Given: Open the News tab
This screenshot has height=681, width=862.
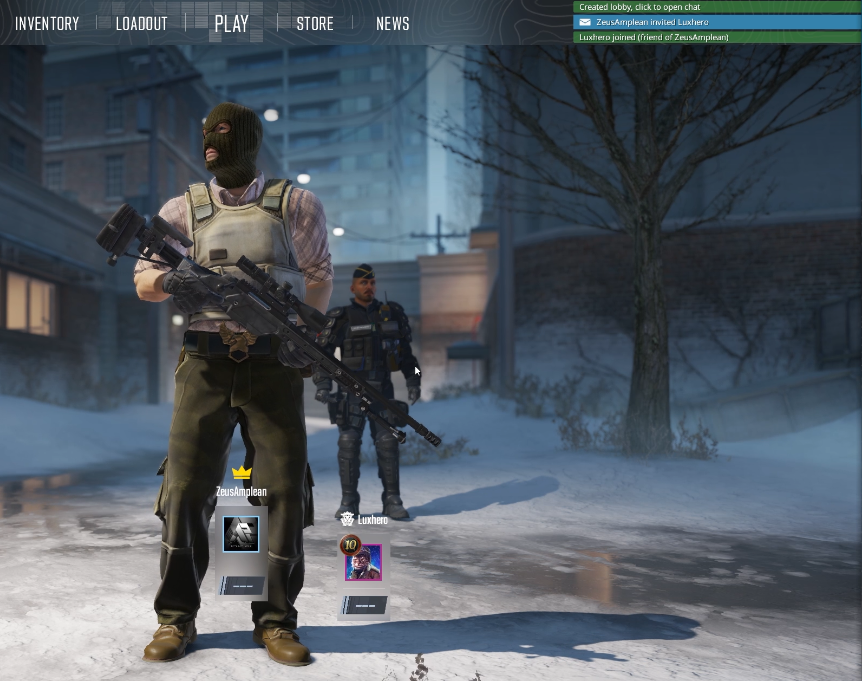Looking at the screenshot, I should click(x=392, y=23).
